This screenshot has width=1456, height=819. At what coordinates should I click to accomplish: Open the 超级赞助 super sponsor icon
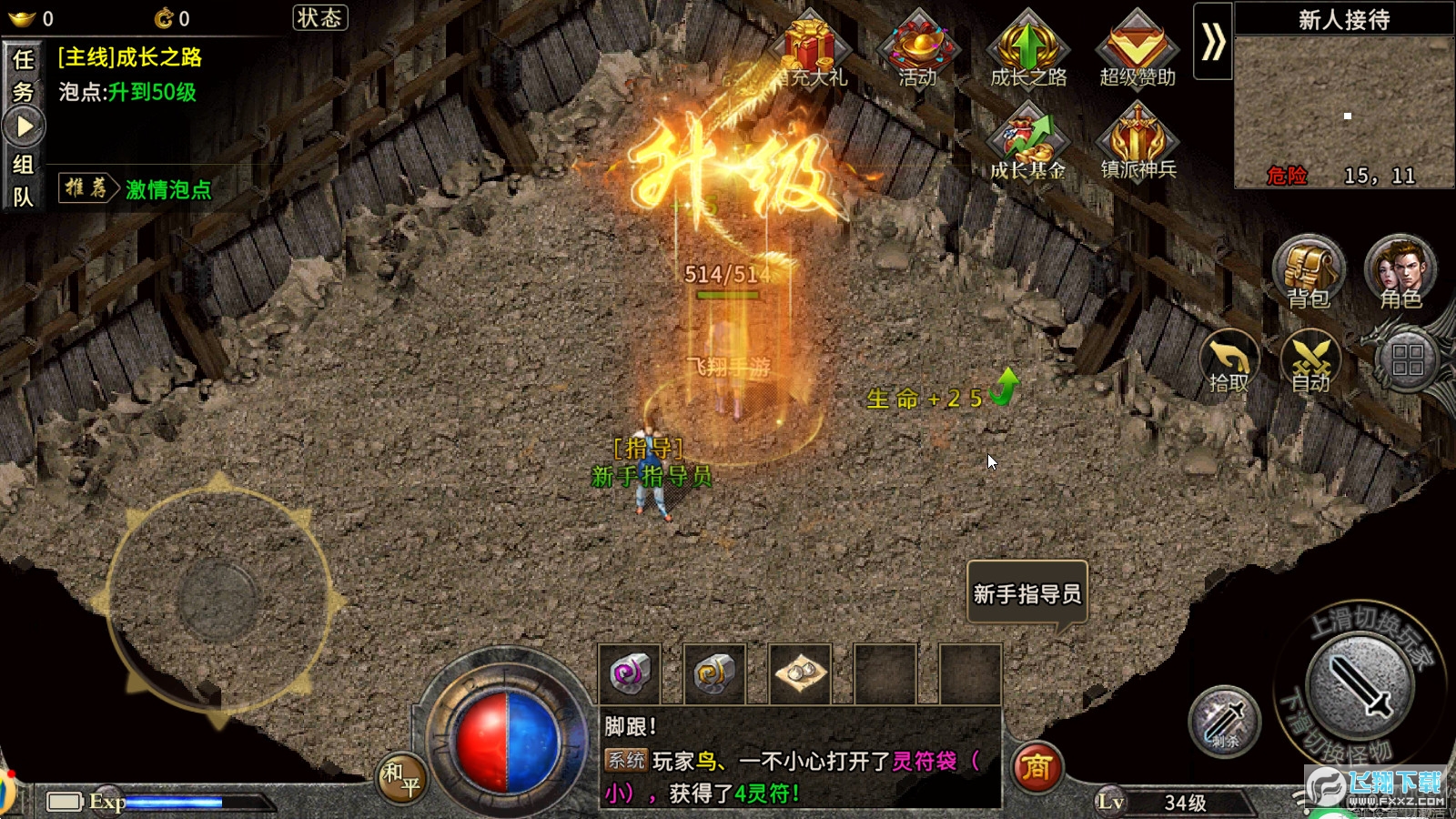[x=1137, y=50]
